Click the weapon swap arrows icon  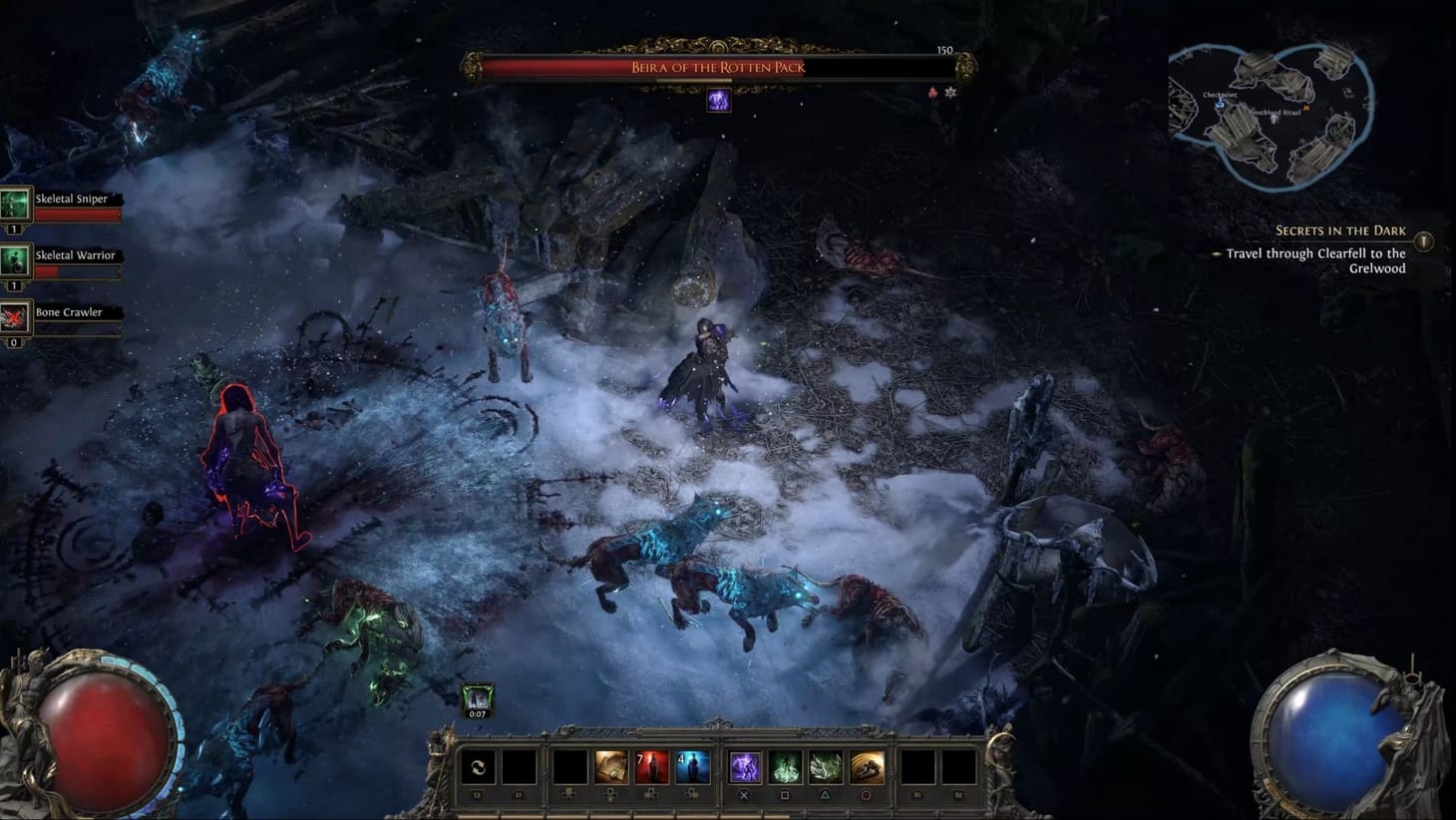click(x=478, y=768)
